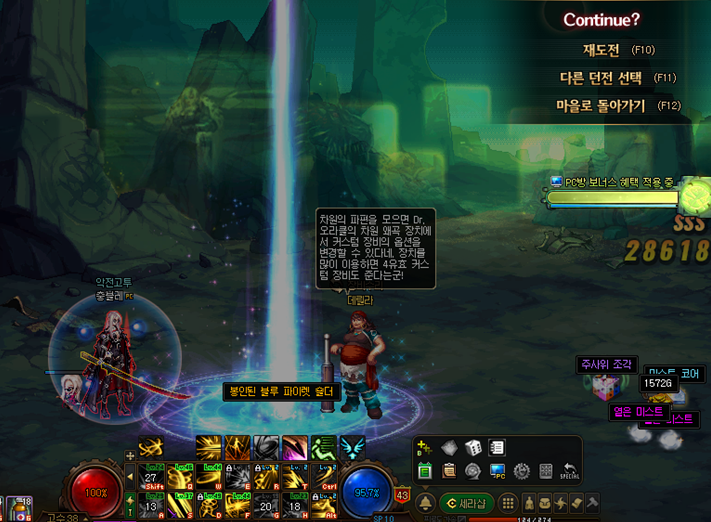
Task: Open the round grid menu button
Action: point(508,502)
